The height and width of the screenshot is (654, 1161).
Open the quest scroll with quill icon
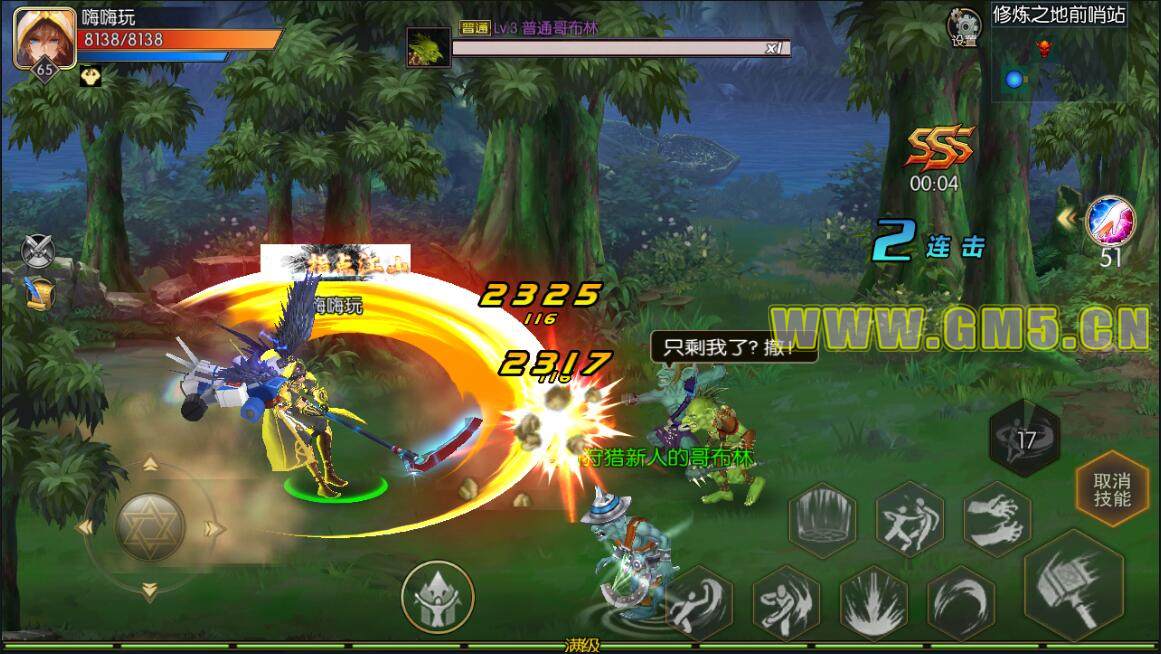(40, 292)
